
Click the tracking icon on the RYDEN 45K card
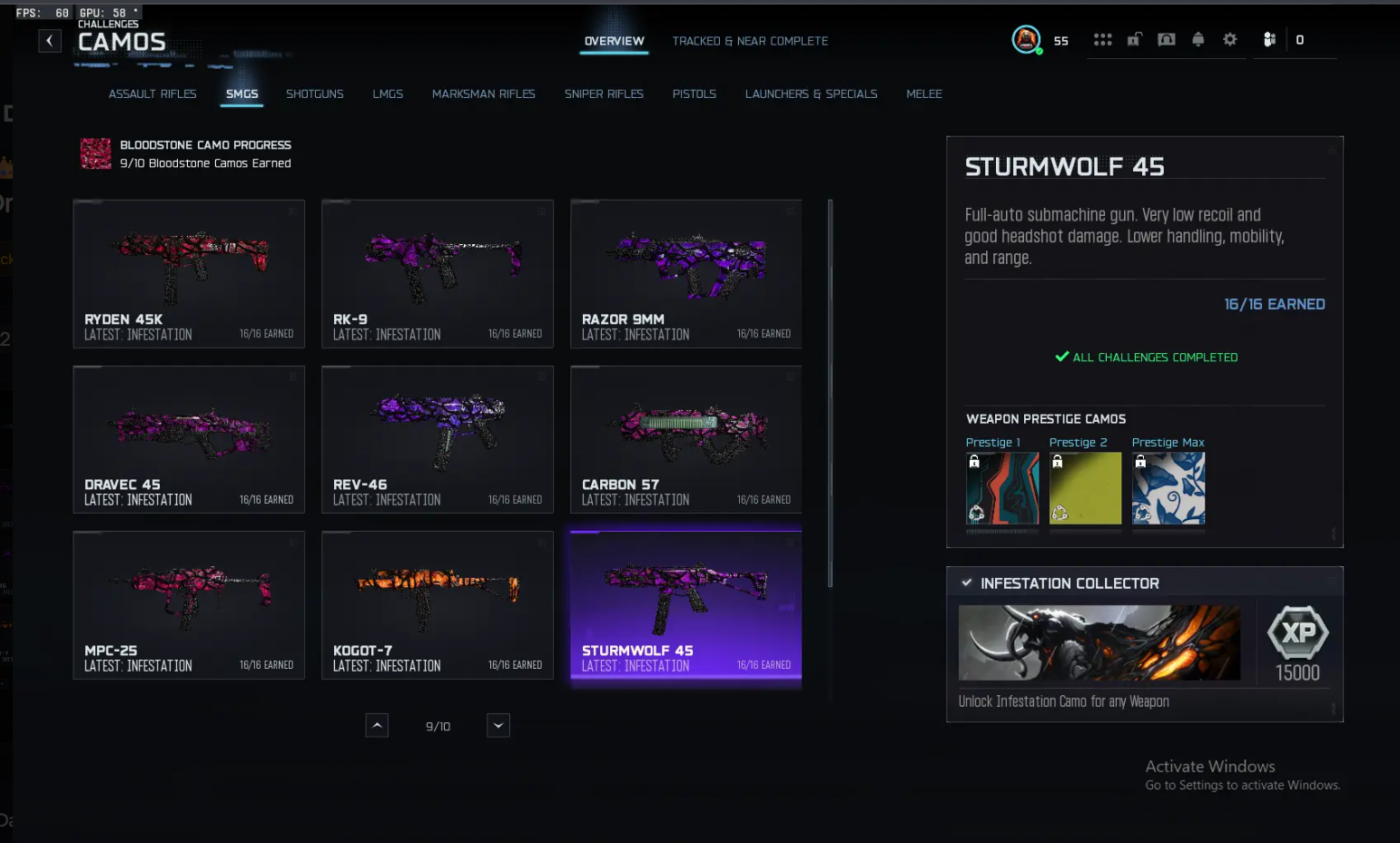pos(292,211)
